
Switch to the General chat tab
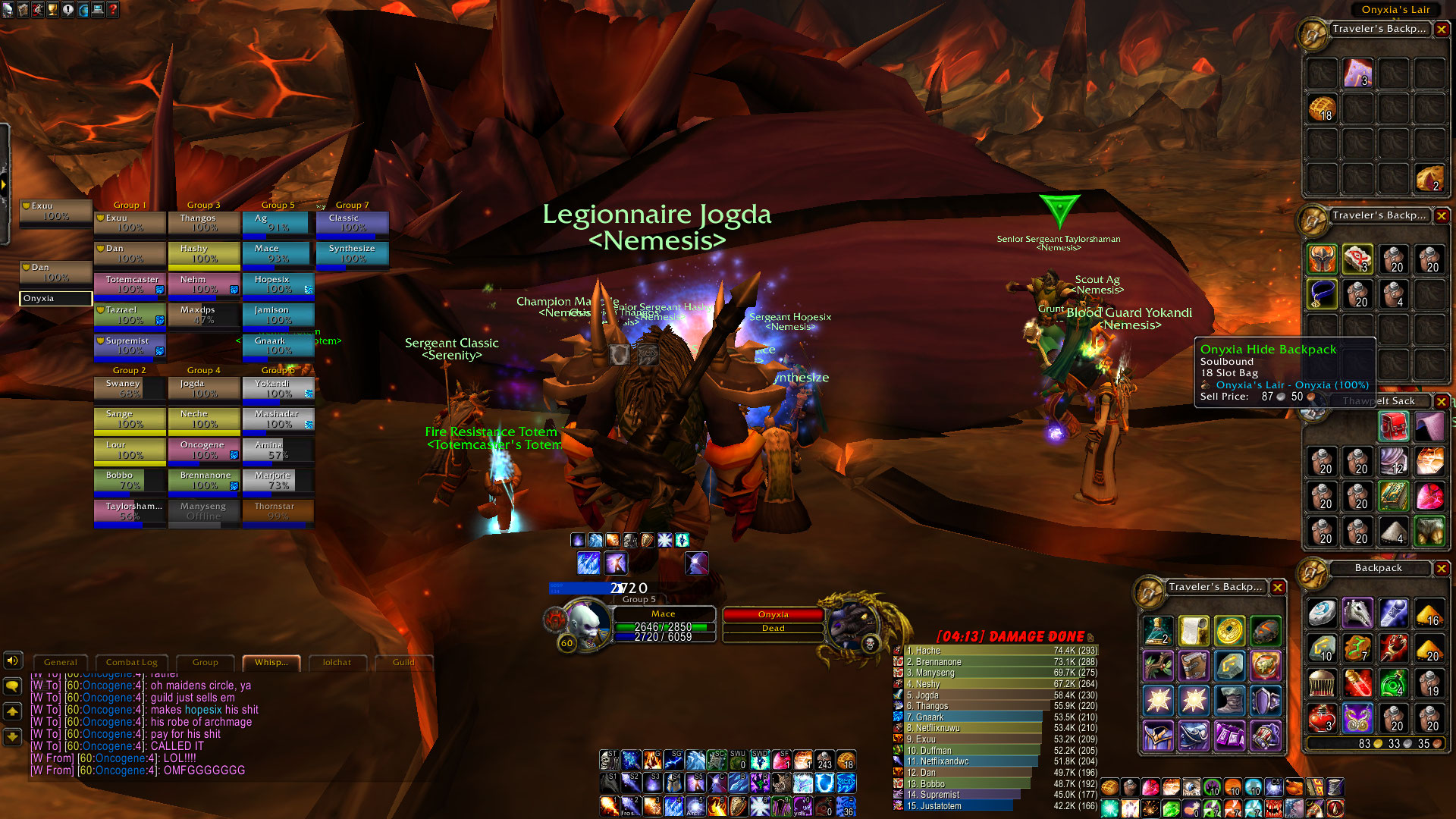(x=61, y=662)
